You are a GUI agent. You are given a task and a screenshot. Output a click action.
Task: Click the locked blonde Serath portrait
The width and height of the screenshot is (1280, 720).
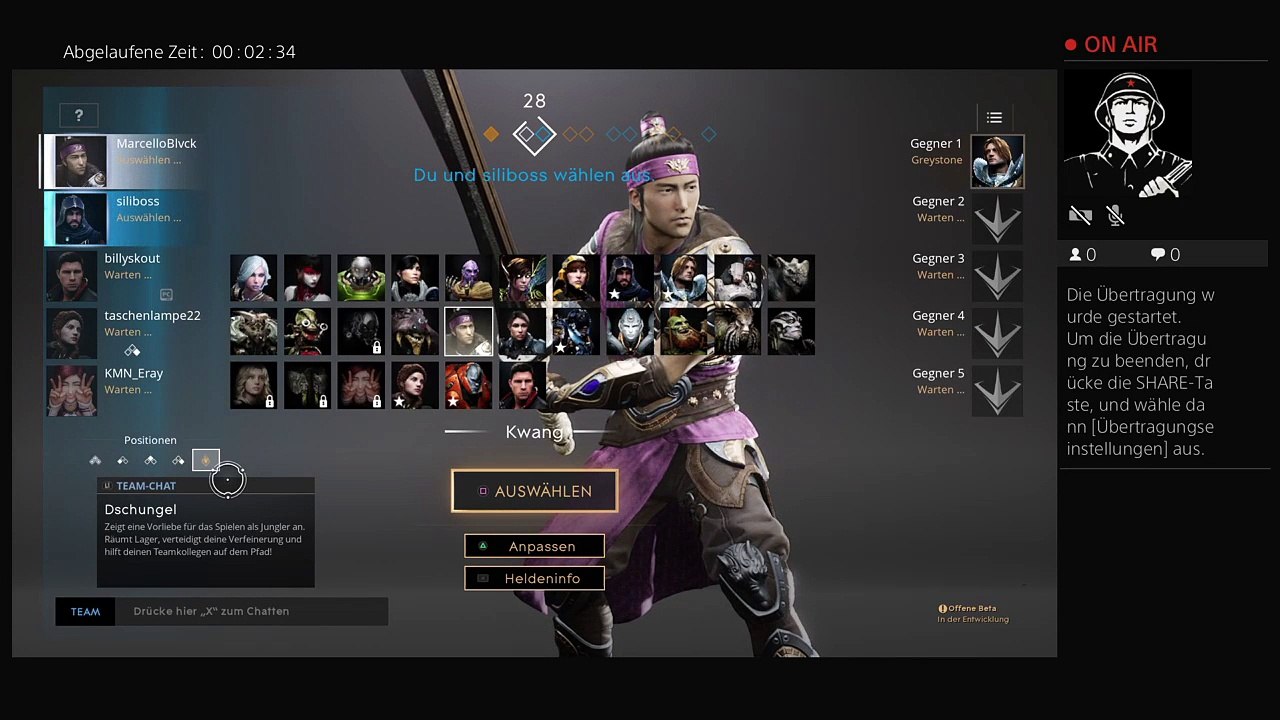253,385
